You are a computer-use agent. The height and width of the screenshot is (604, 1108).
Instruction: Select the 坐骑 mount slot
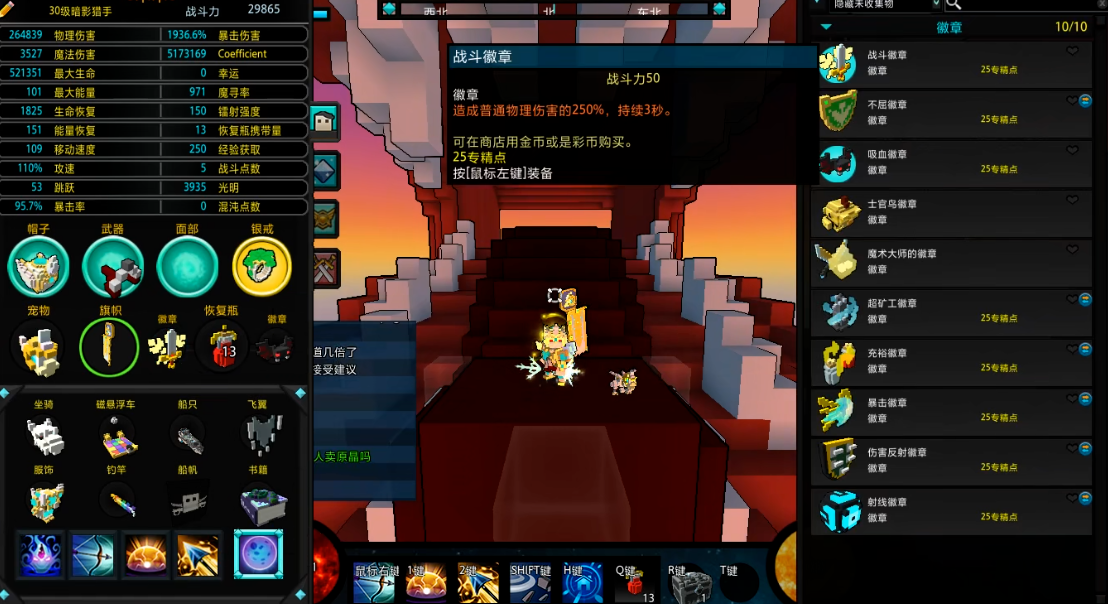tap(45, 435)
